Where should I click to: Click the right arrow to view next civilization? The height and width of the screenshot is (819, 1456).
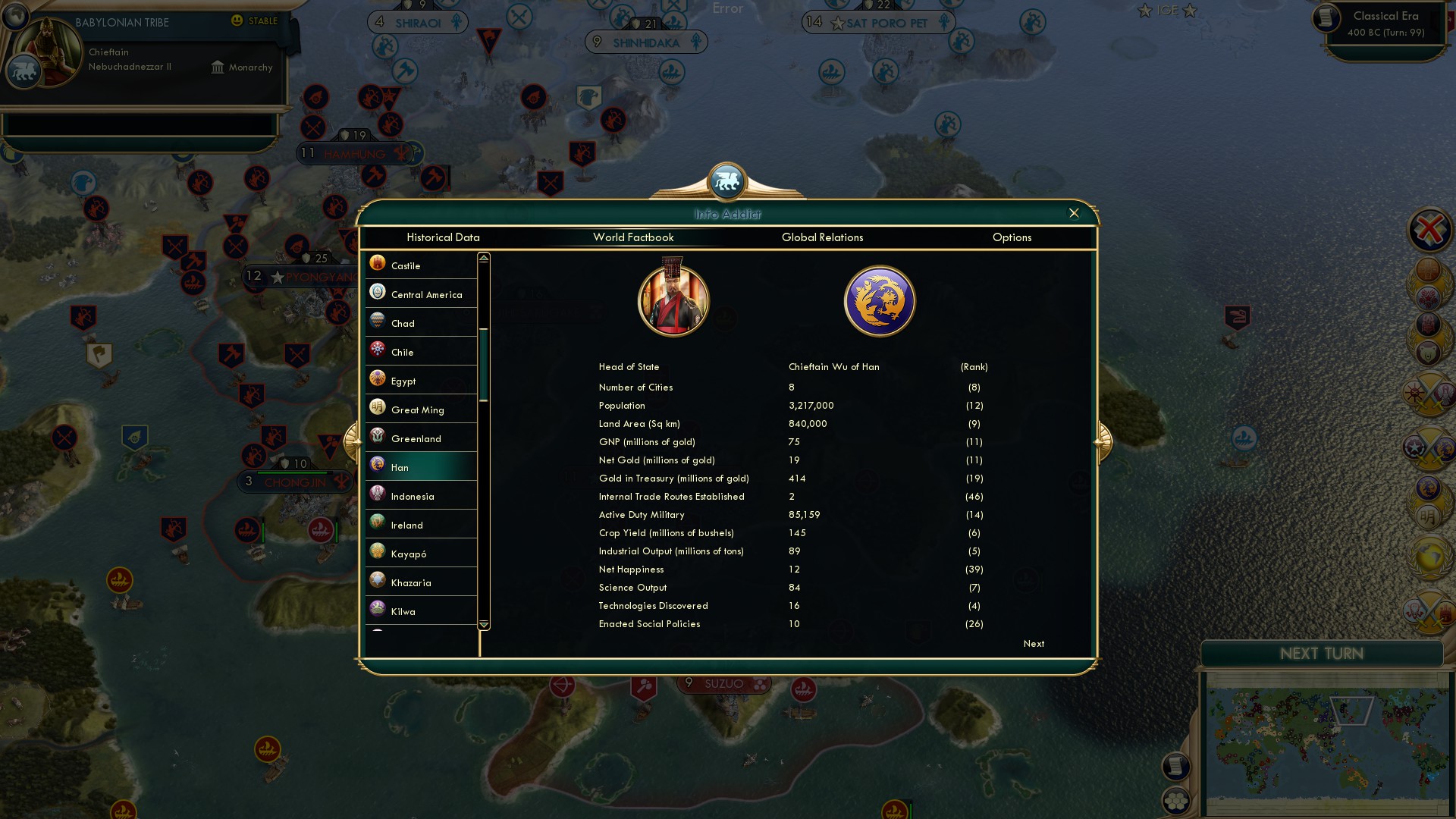[x=1103, y=441]
